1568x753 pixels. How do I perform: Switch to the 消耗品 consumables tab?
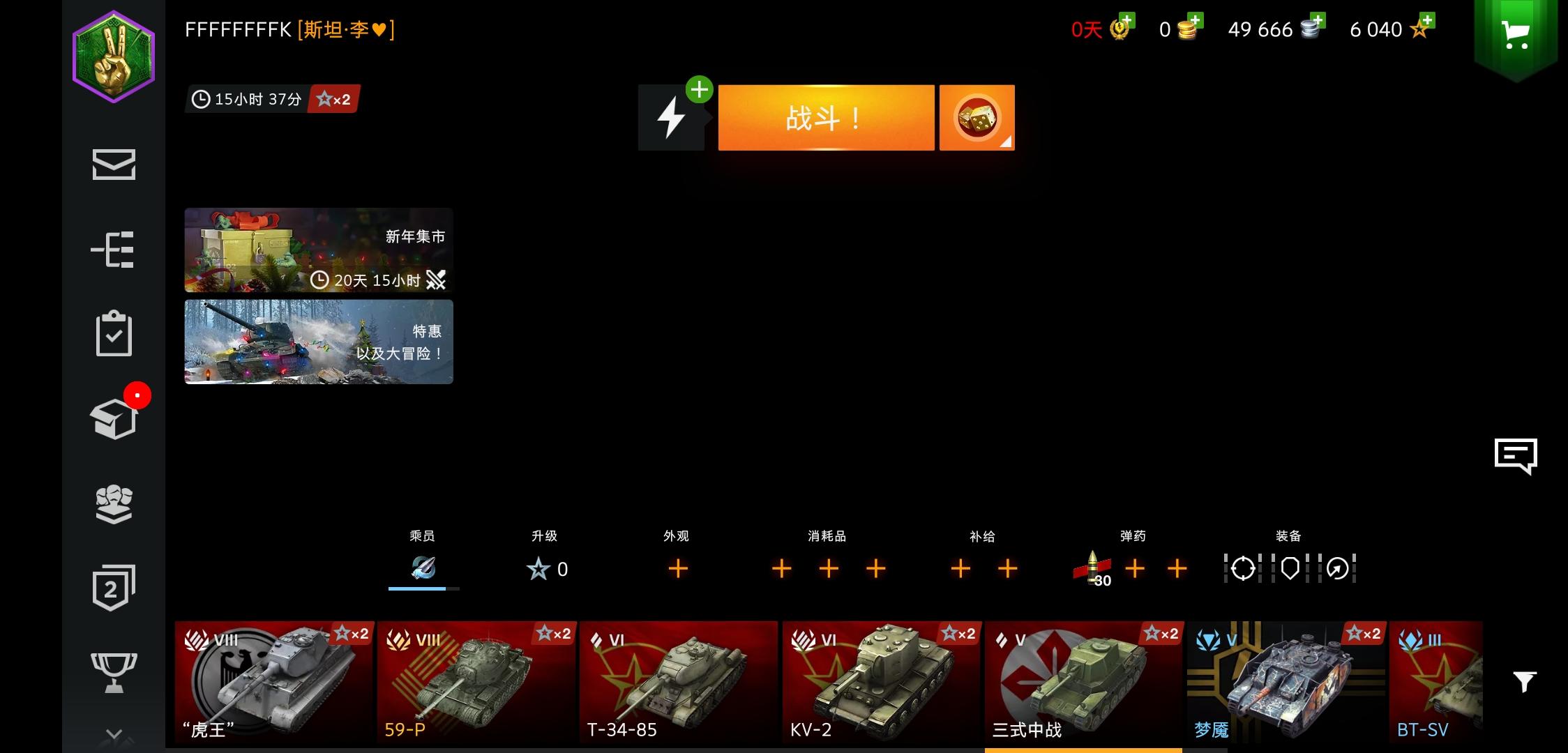[x=828, y=551]
